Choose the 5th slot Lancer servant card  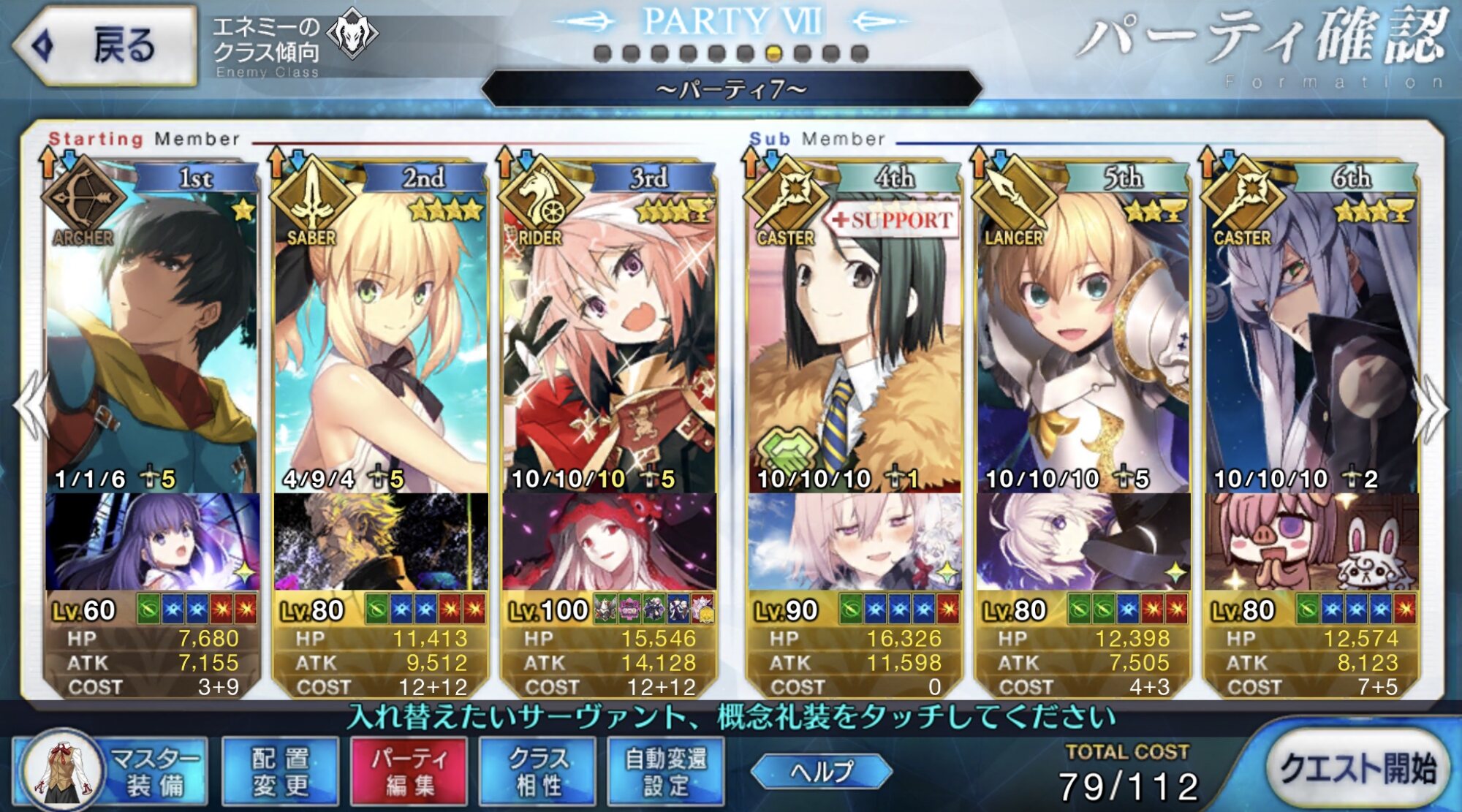click(1083, 329)
